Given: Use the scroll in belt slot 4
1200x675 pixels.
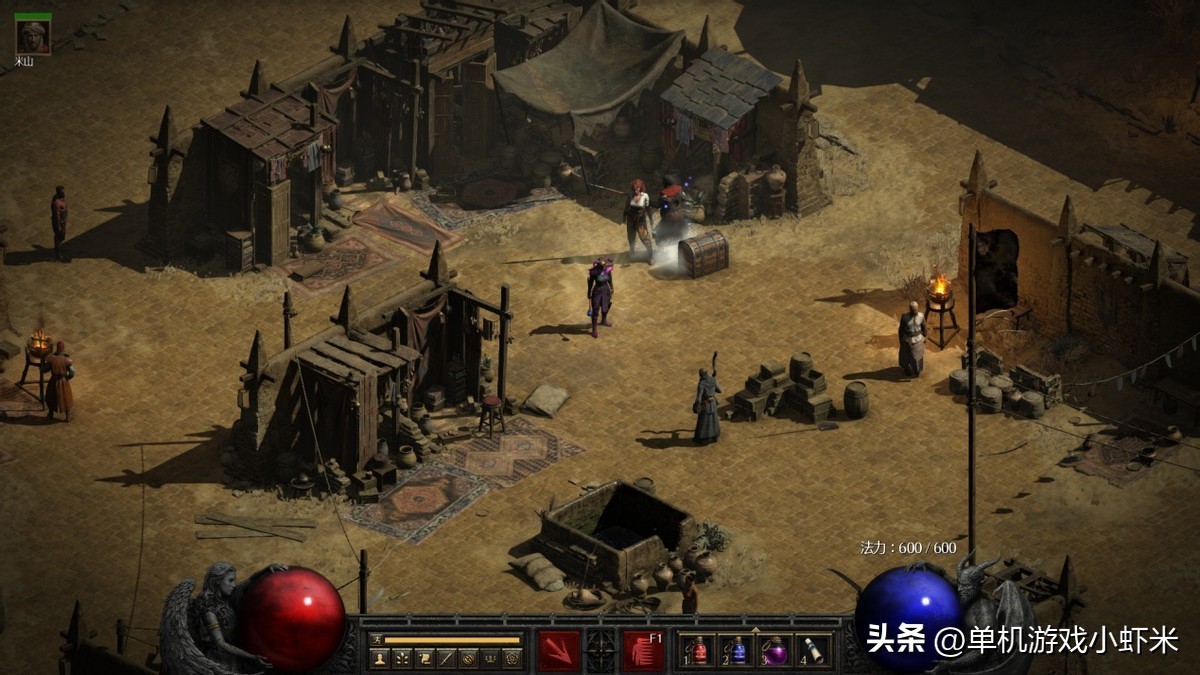Looking at the screenshot, I should [813, 651].
